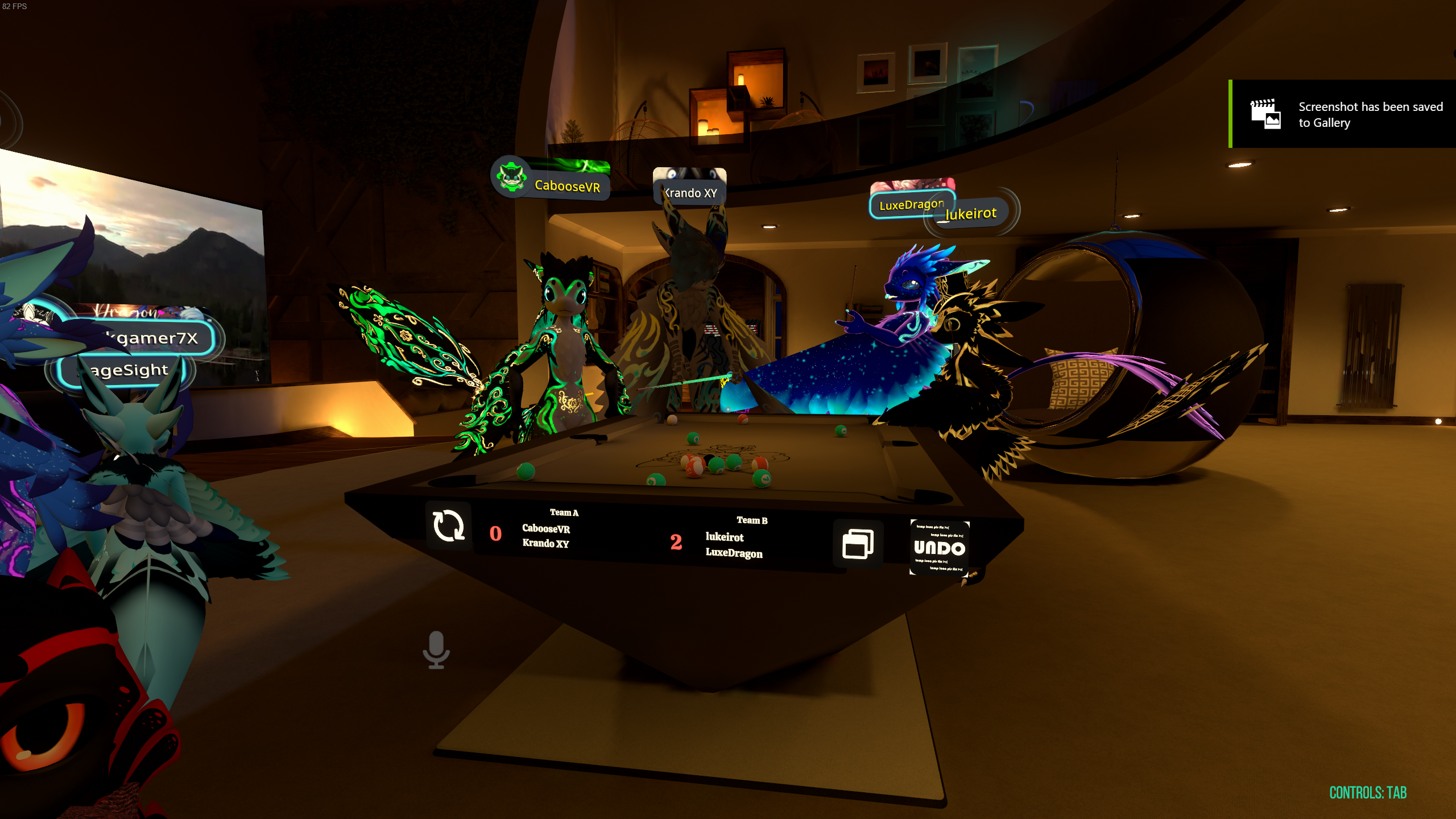Image resolution: width=1456 pixels, height=819 pixels.
Task: Choose the nameplate ending in ageSight
Action: [x=126, y=370]
